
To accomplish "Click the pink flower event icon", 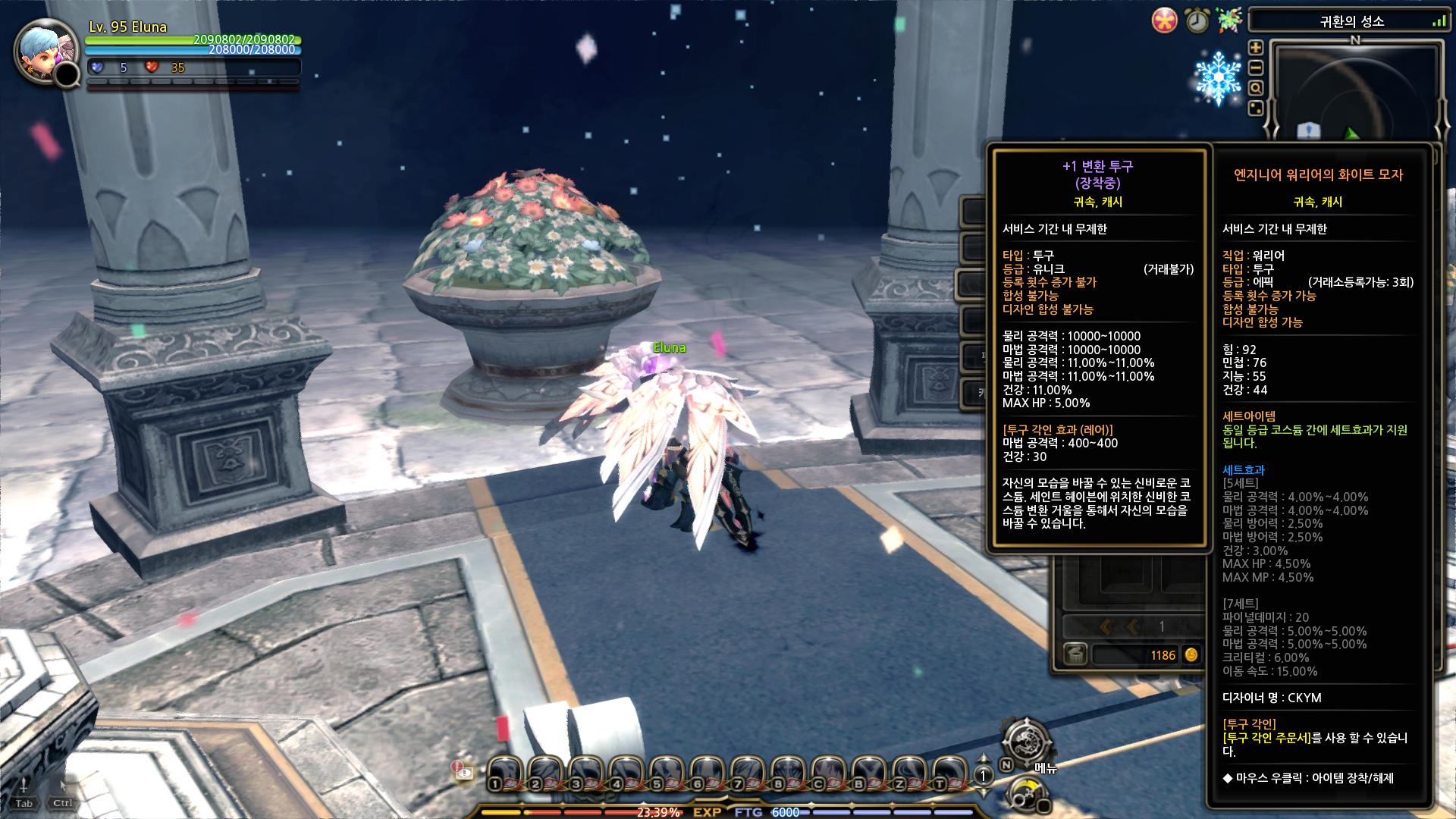I will click(1164, 20).
